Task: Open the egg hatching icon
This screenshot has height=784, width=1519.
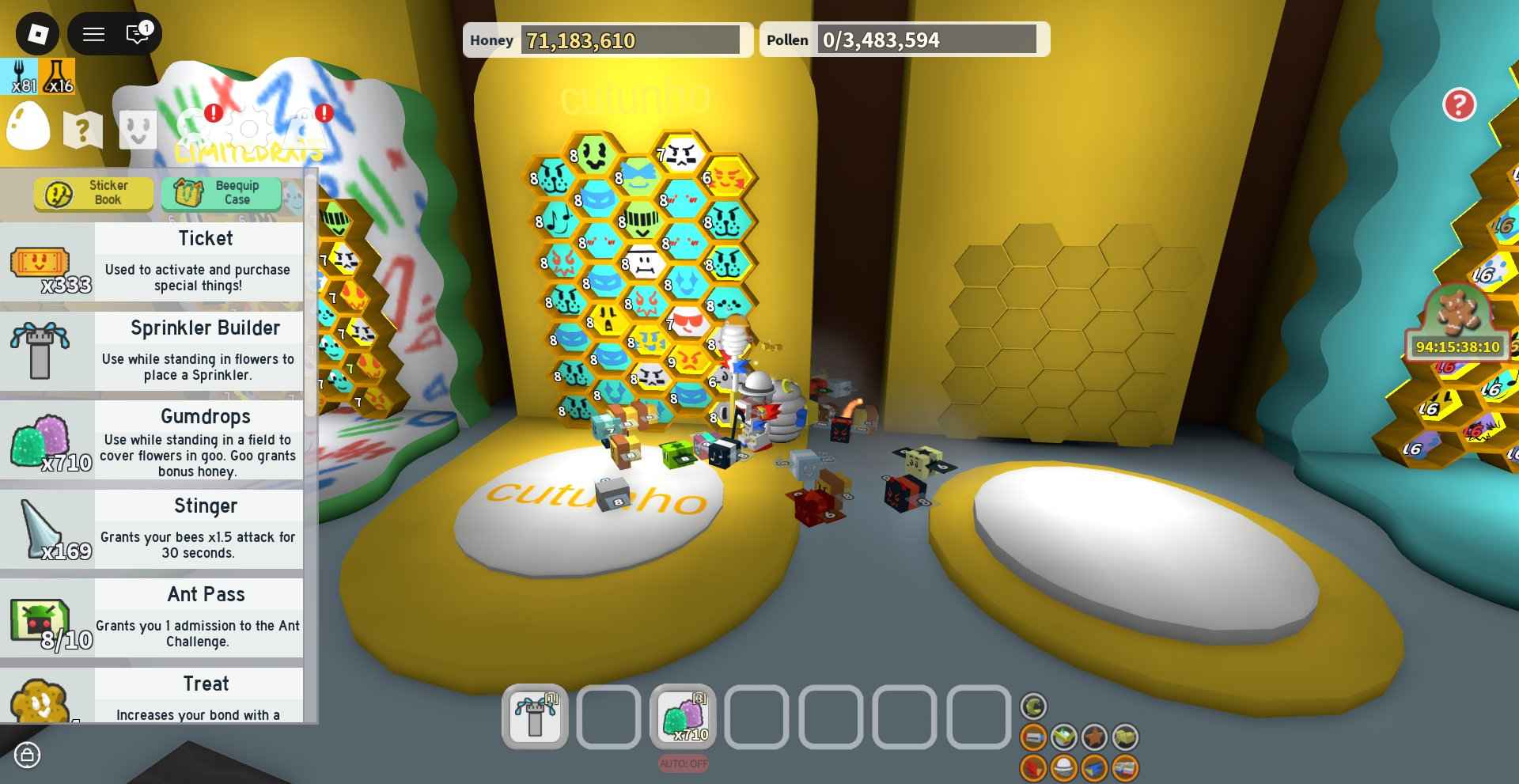Action: tap(27, 125)
